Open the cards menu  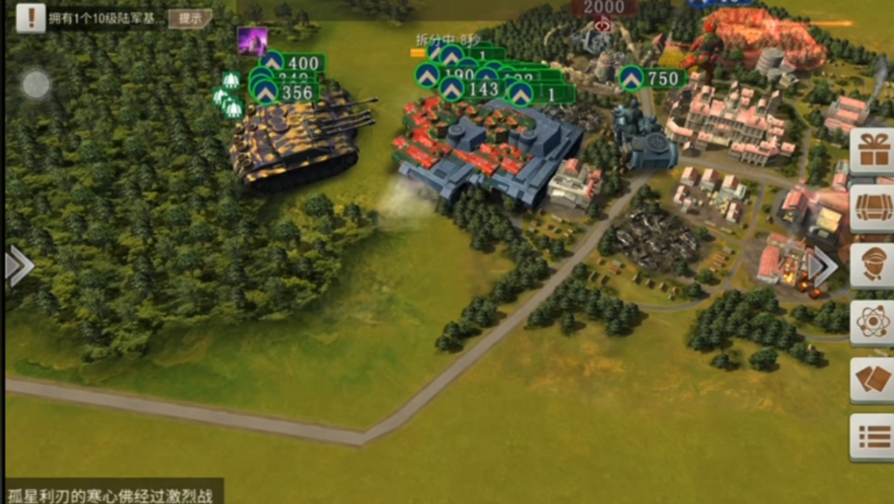[x=872, y=380]
